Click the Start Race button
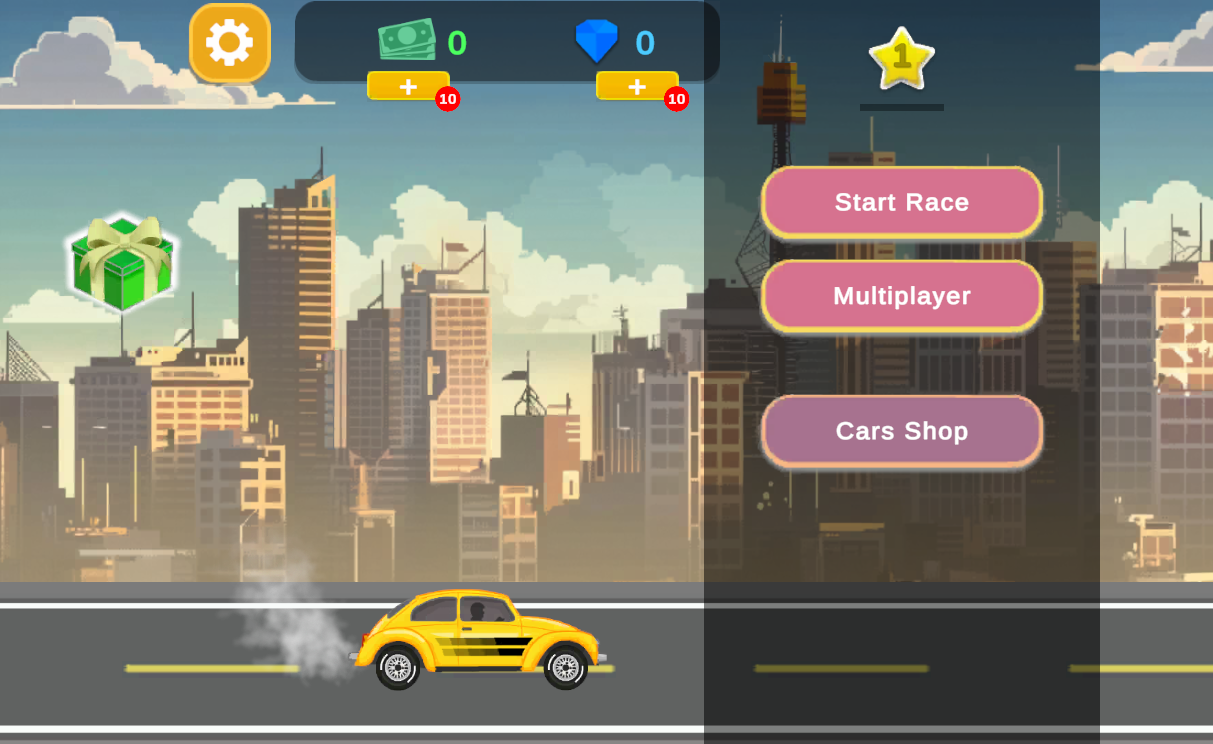This screenshot has width=1213, height=744. [902, 202]
